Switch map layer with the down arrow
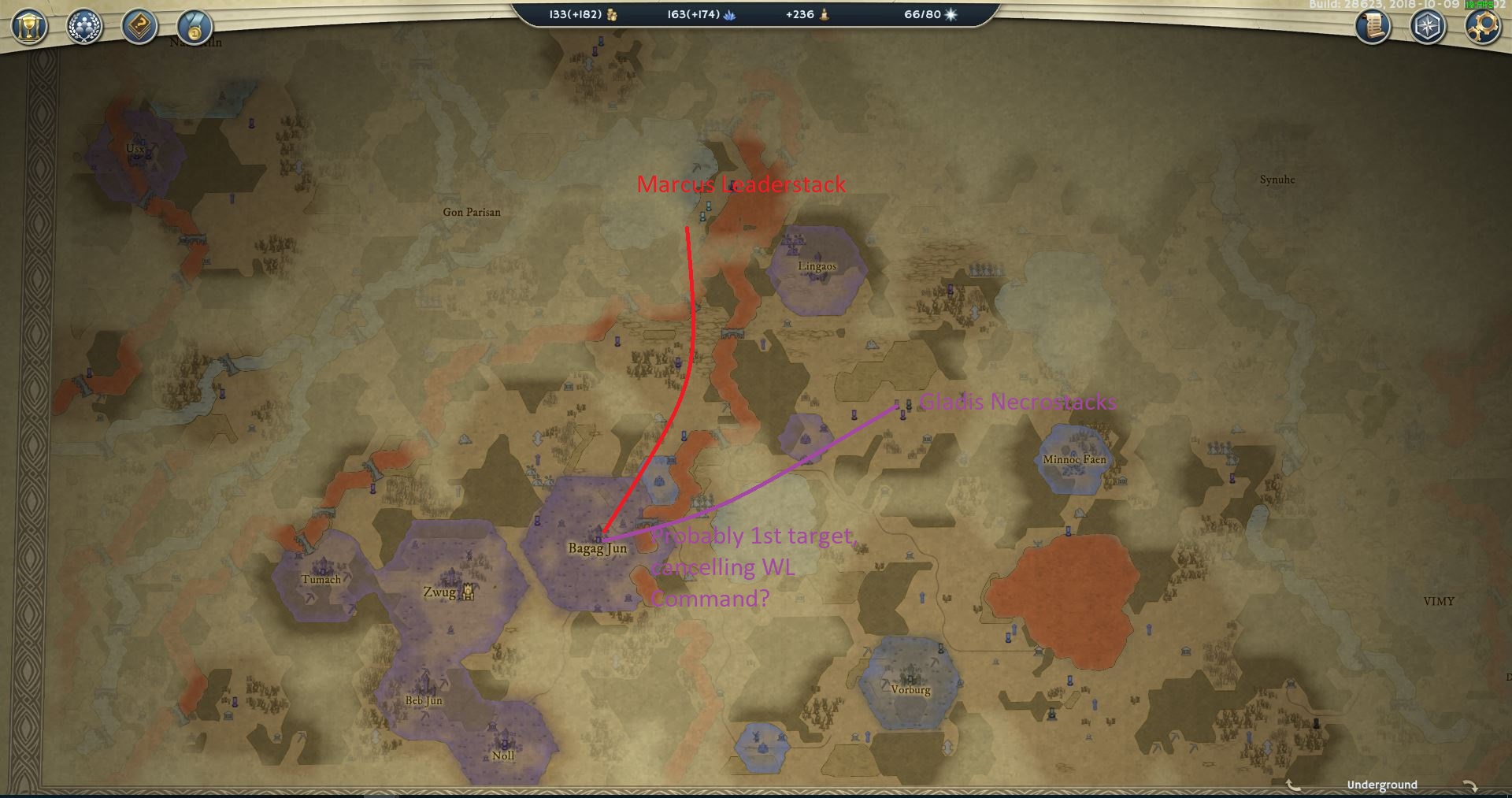 (x=1469, y=785)
